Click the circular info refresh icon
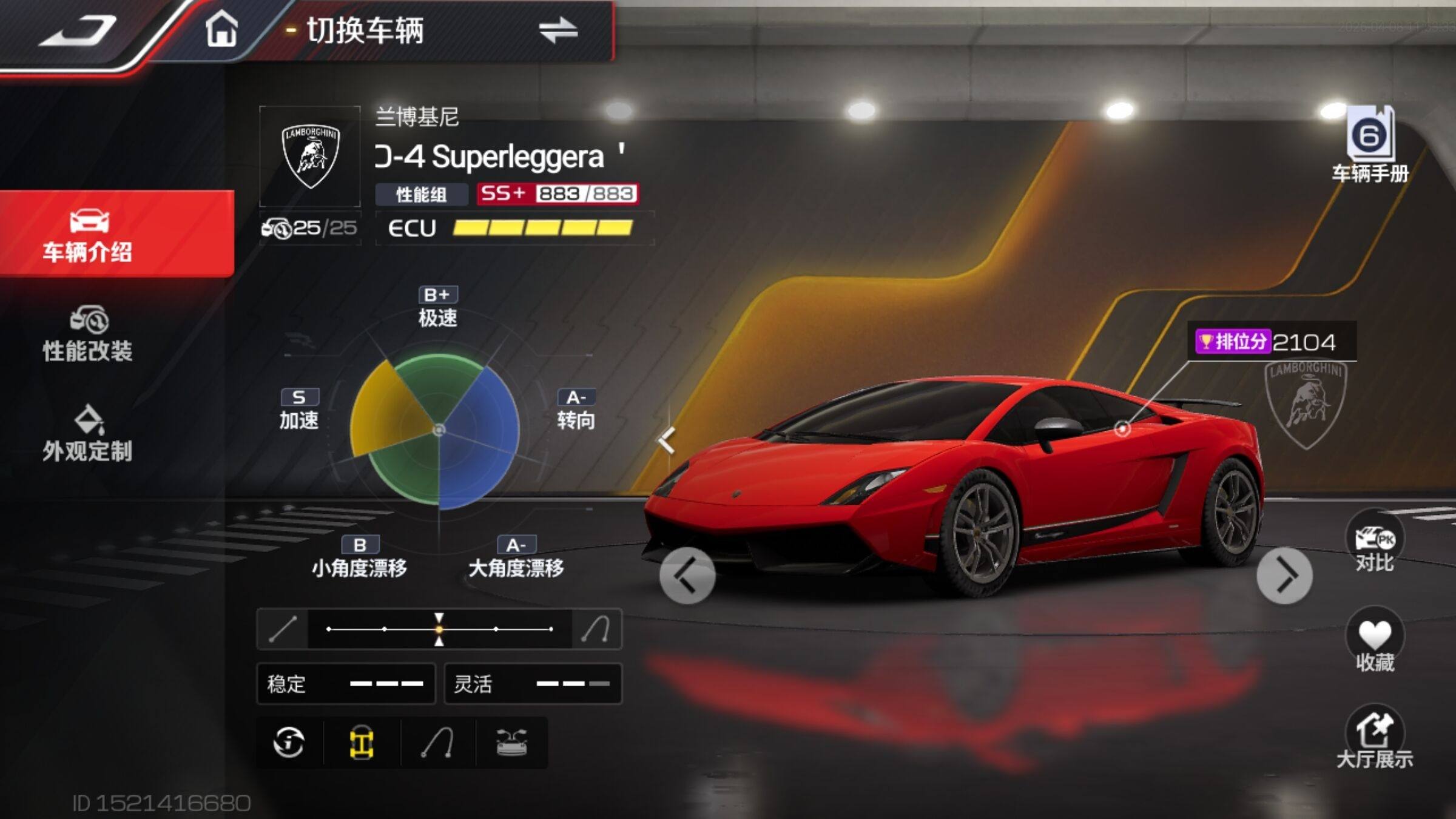 [x=289, y=743]
